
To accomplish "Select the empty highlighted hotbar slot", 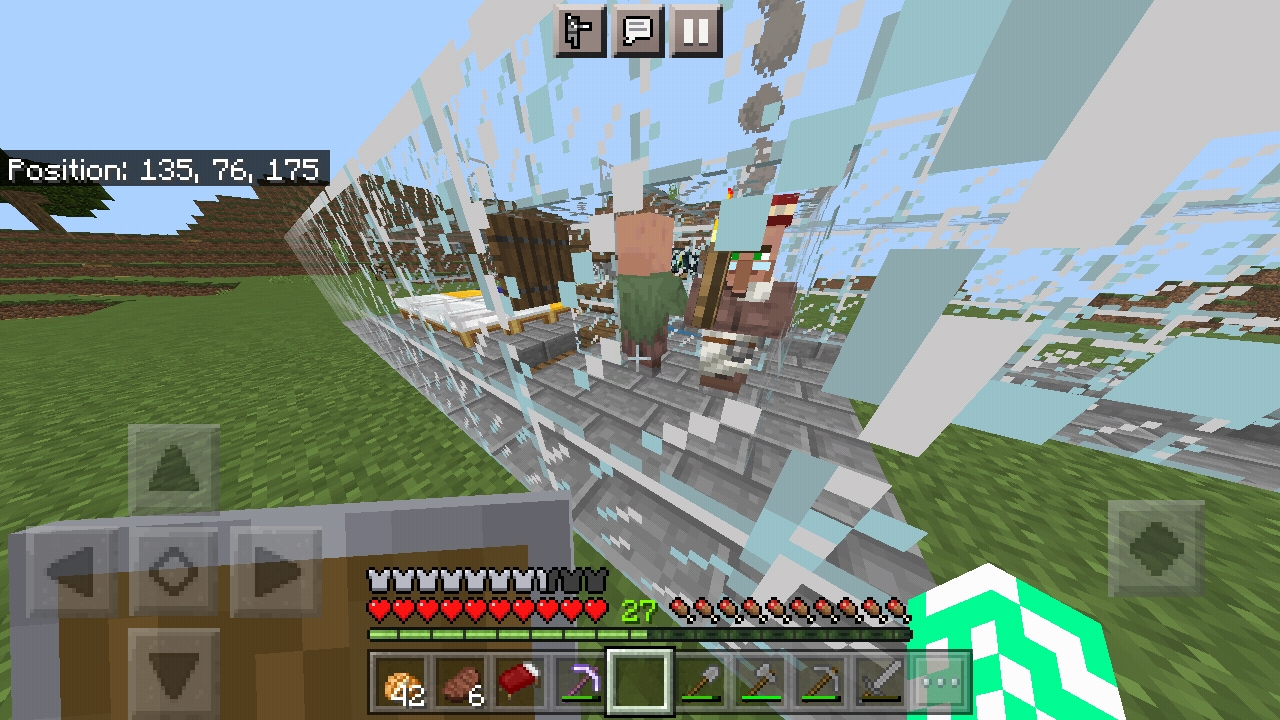I will click(x=640, y=681).
